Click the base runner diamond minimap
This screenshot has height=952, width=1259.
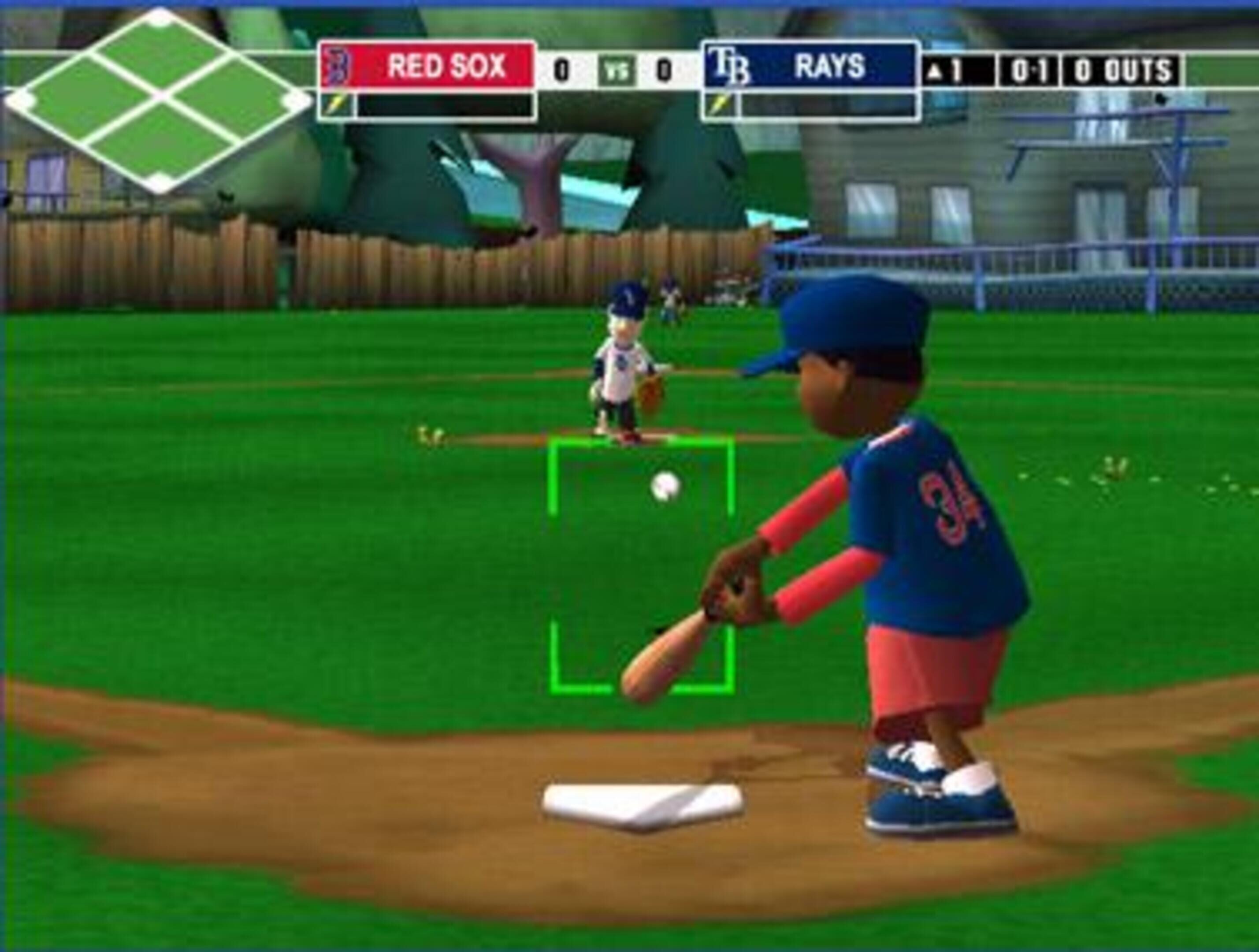pyautogui.click(x=158, y=101)
